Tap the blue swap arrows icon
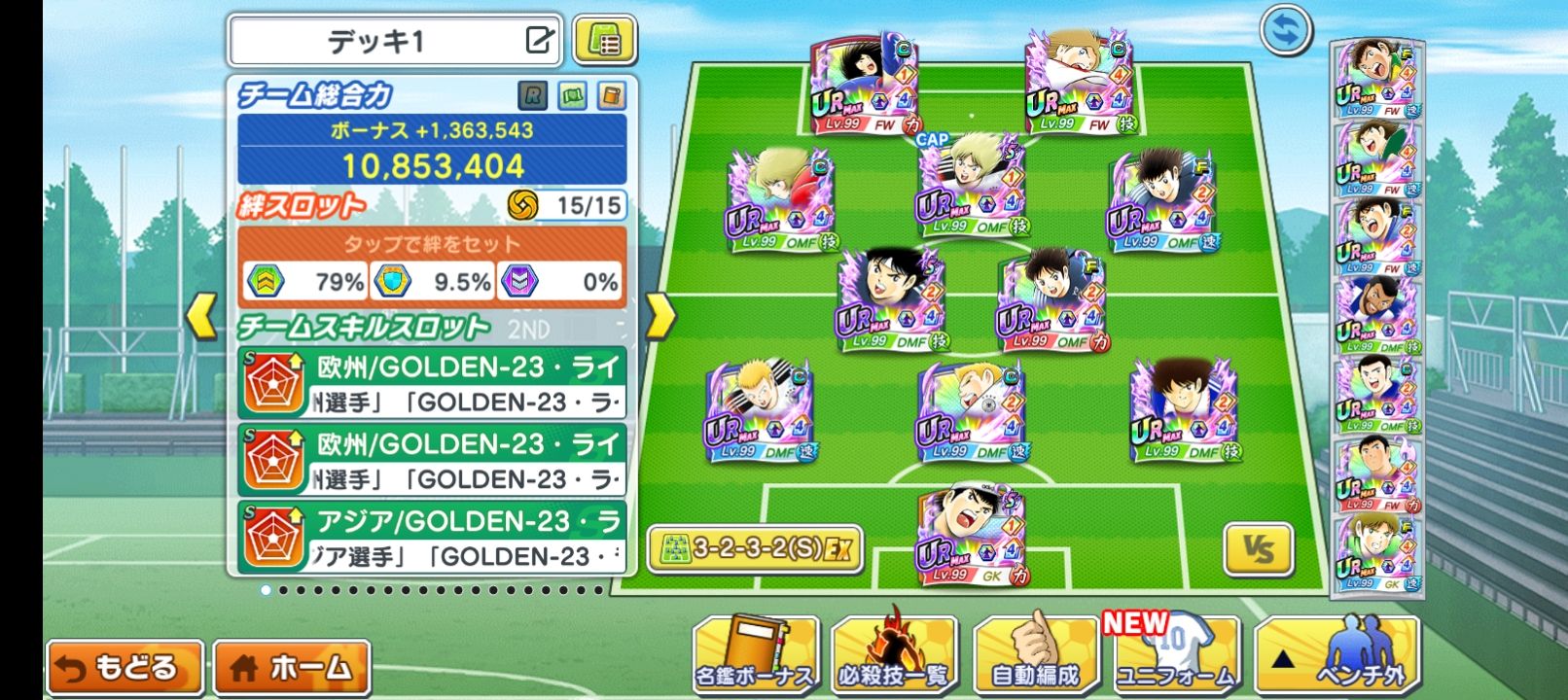The height and width of the screenshot is (700, 1568). click(x=1286, y=30)
